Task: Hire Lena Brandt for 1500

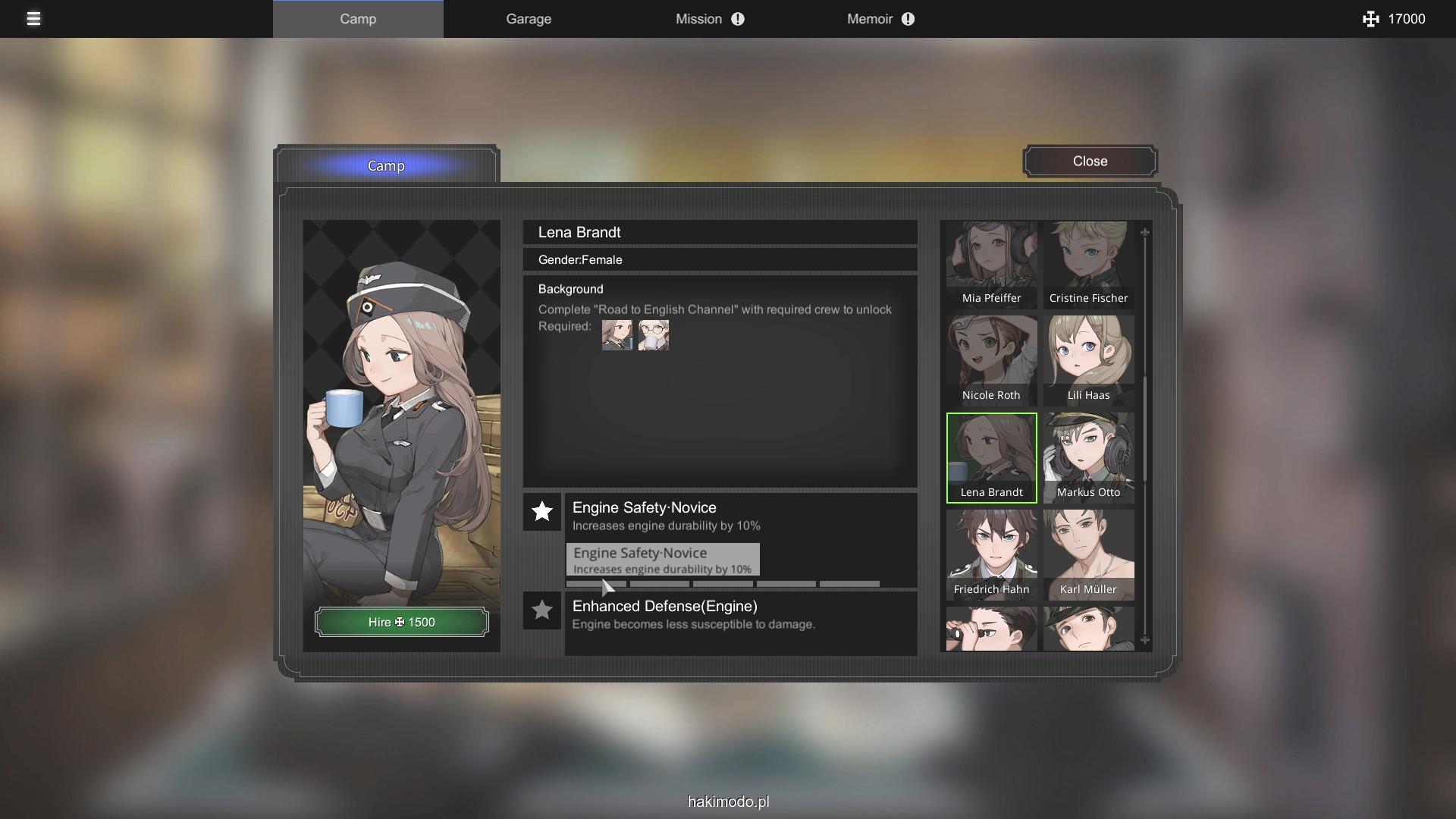Action: coord(401,623)
